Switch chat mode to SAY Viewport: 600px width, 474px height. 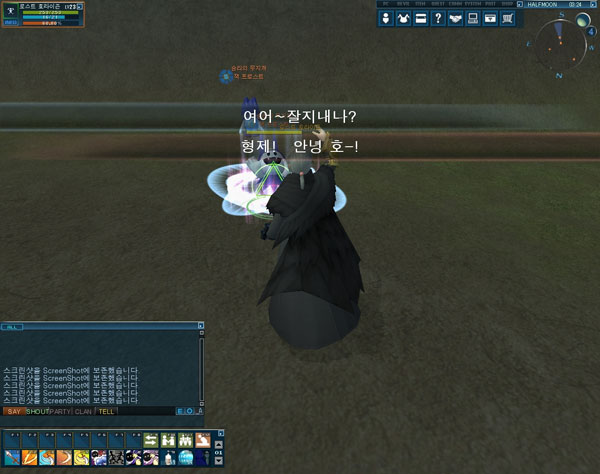coord(14,411)
